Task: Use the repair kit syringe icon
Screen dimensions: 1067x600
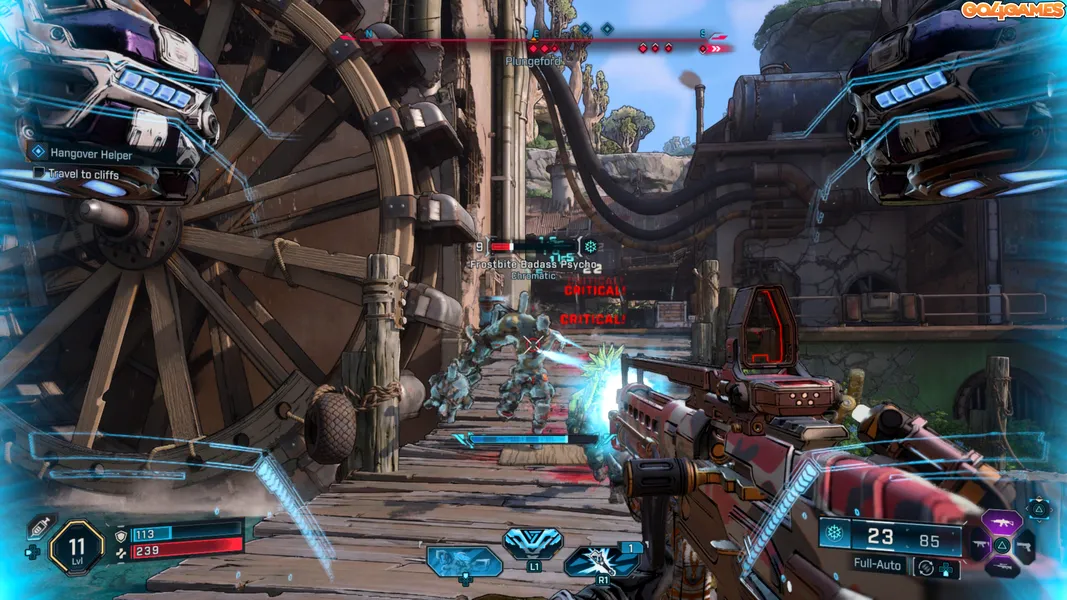Action: click(40, 526)
